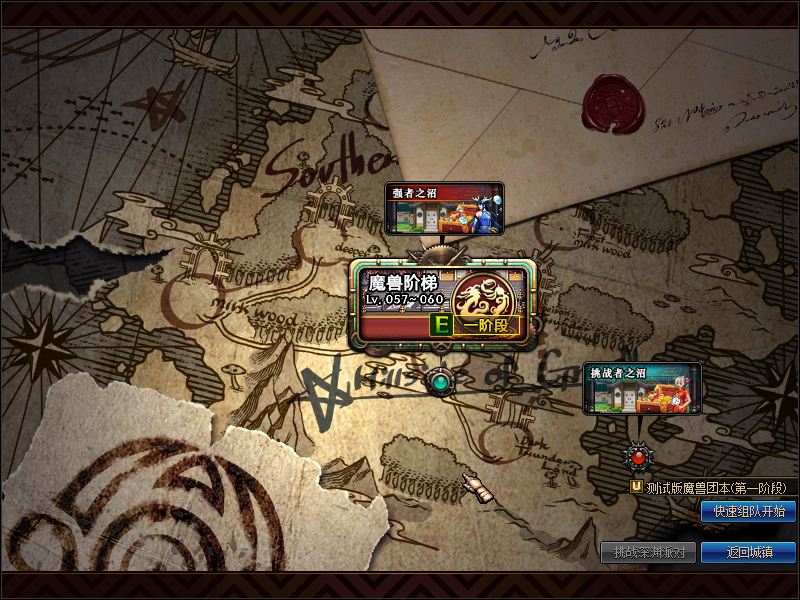Click the greyed 挑战深渊派对 button
Screen dimensions: 800x600
coord(648,552)
